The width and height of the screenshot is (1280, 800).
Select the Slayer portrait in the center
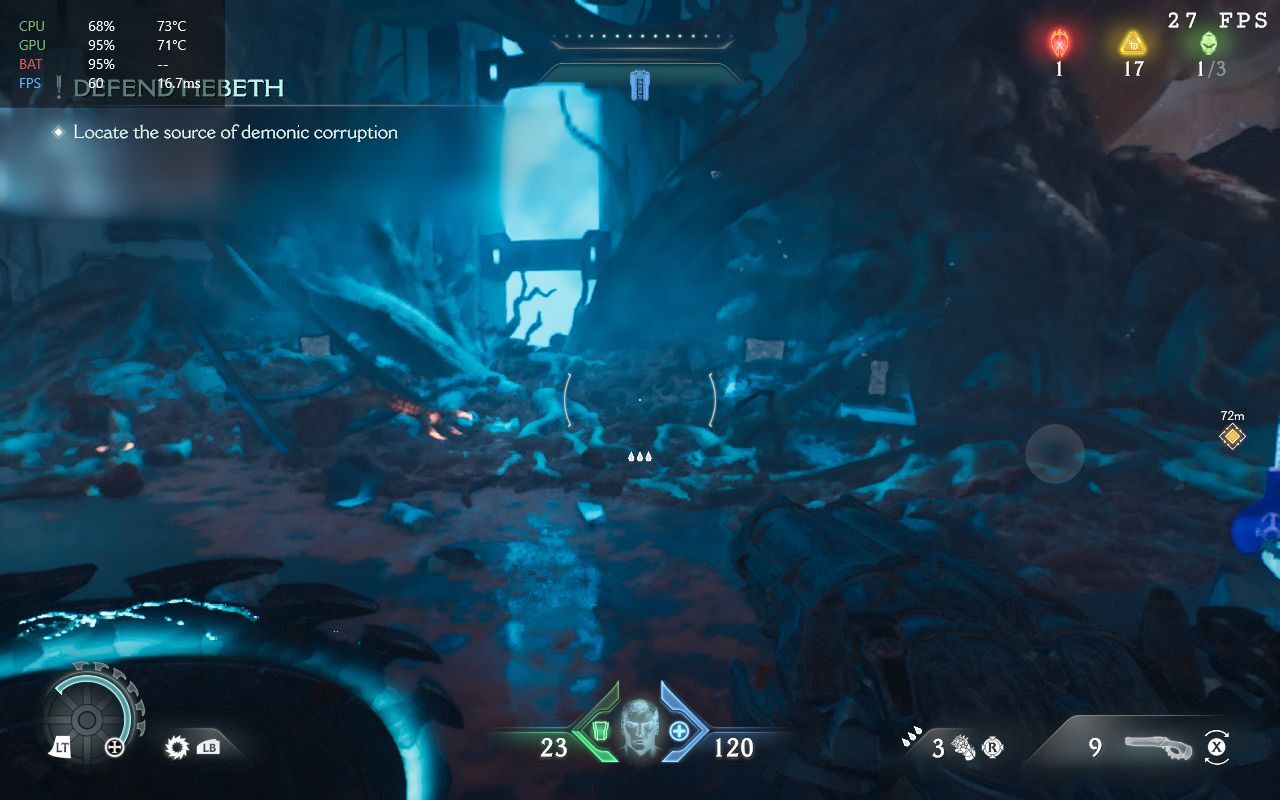639,725
